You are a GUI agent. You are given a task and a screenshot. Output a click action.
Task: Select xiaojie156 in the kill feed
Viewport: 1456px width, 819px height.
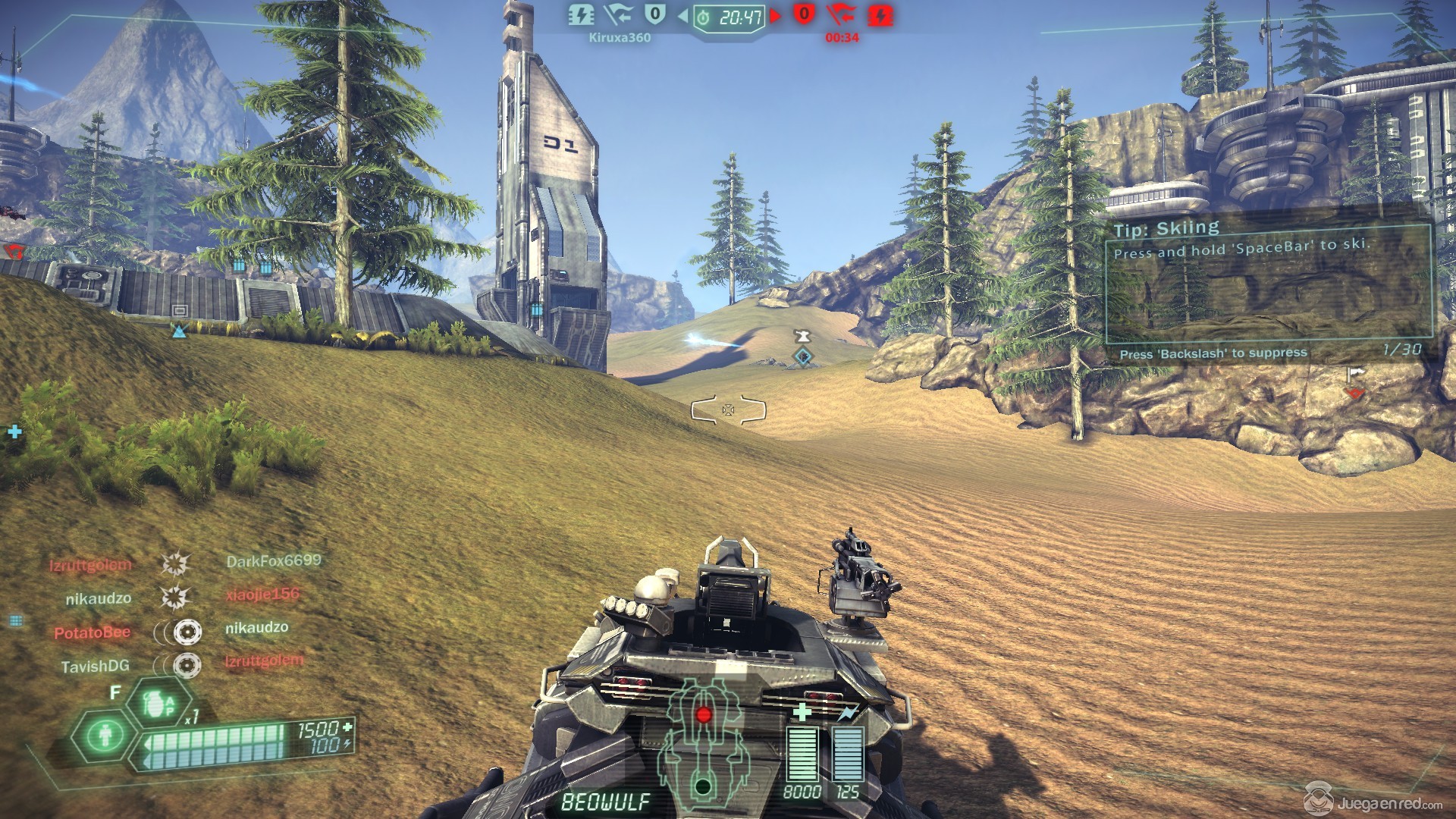tap(262, 595)
